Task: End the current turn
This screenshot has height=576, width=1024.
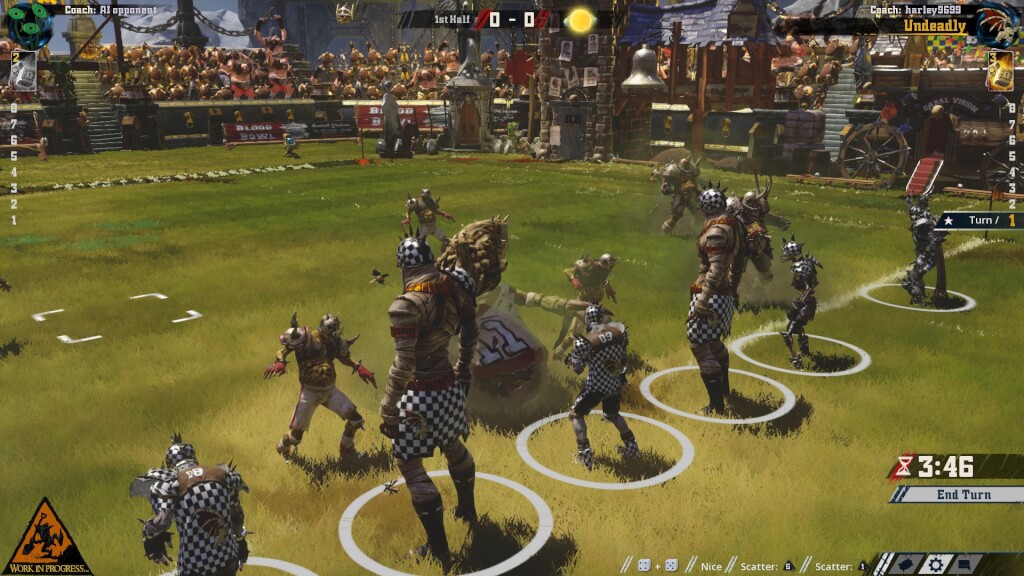Action: (x=963, y=494)
